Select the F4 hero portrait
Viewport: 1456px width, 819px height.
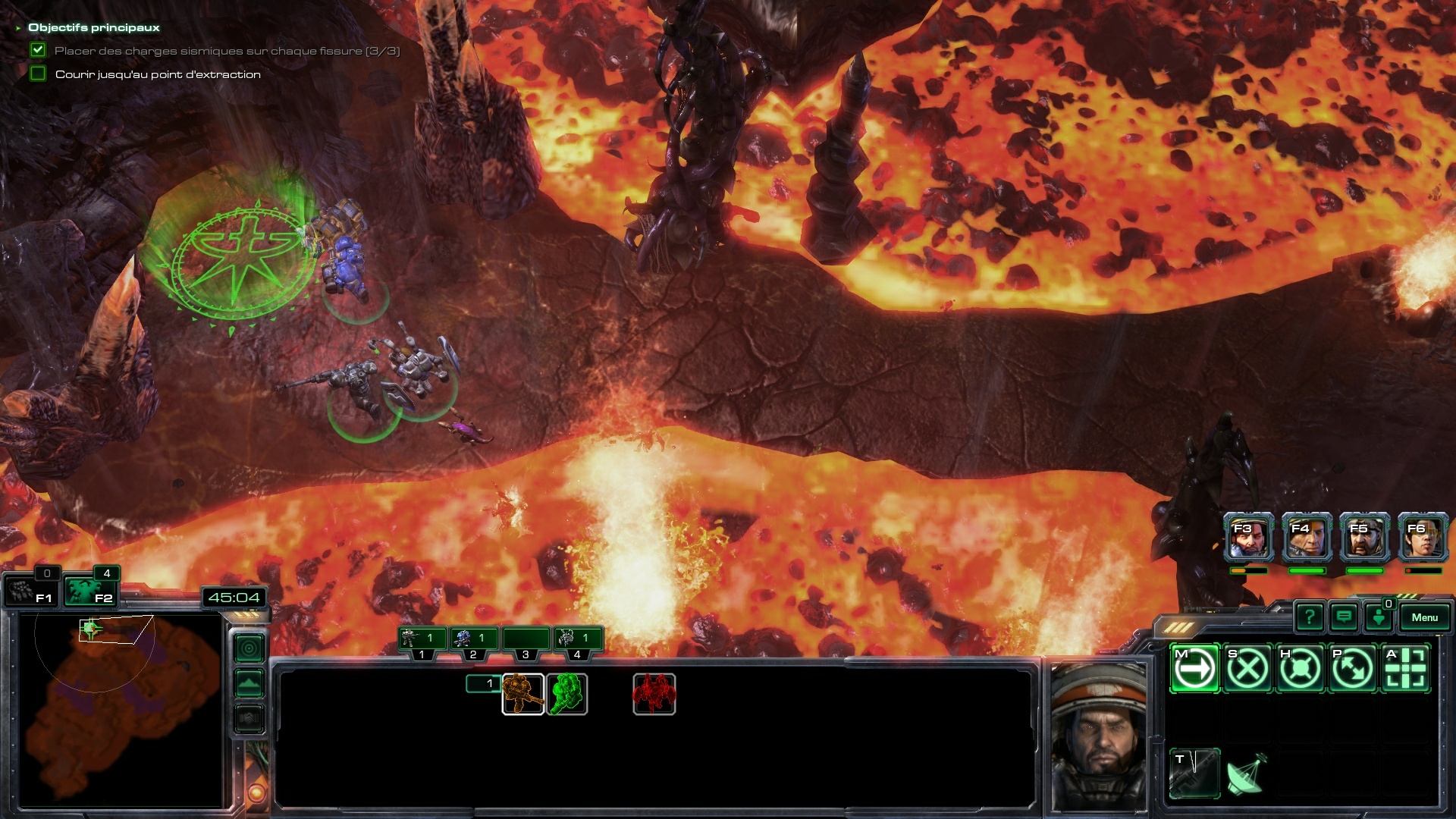1307,538
